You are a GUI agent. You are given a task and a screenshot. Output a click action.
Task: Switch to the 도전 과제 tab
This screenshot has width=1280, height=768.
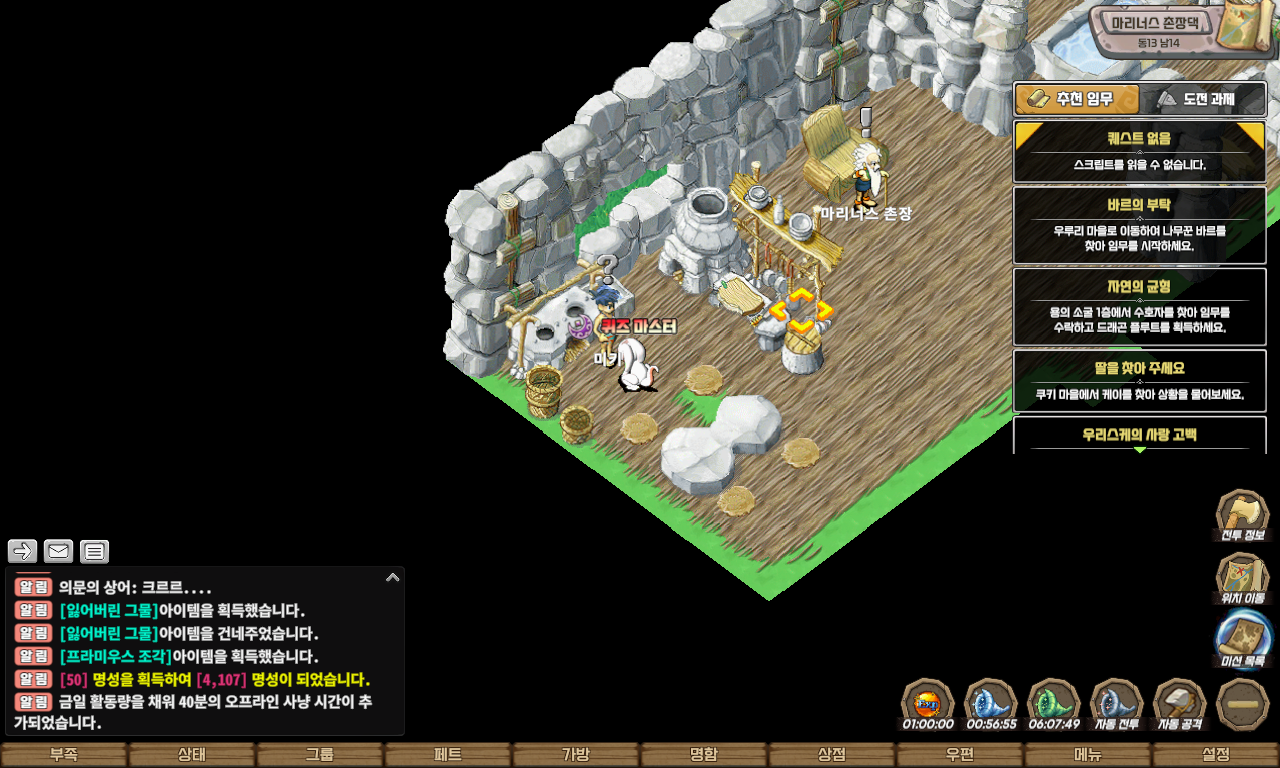pyautogui.click(x=1203, y=99)
